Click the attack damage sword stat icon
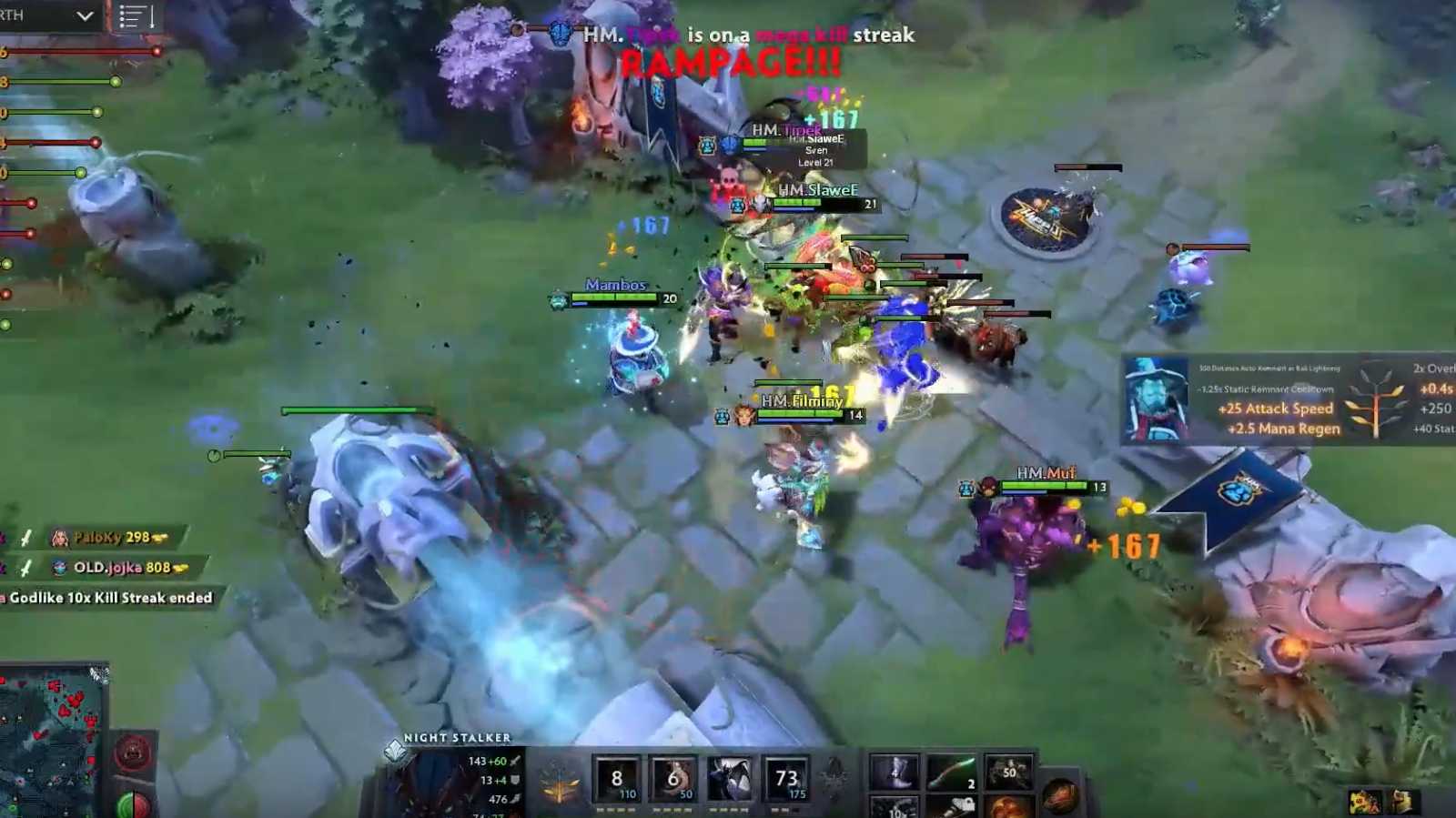This screenshot has width=1456, height=818. (517, 761)
